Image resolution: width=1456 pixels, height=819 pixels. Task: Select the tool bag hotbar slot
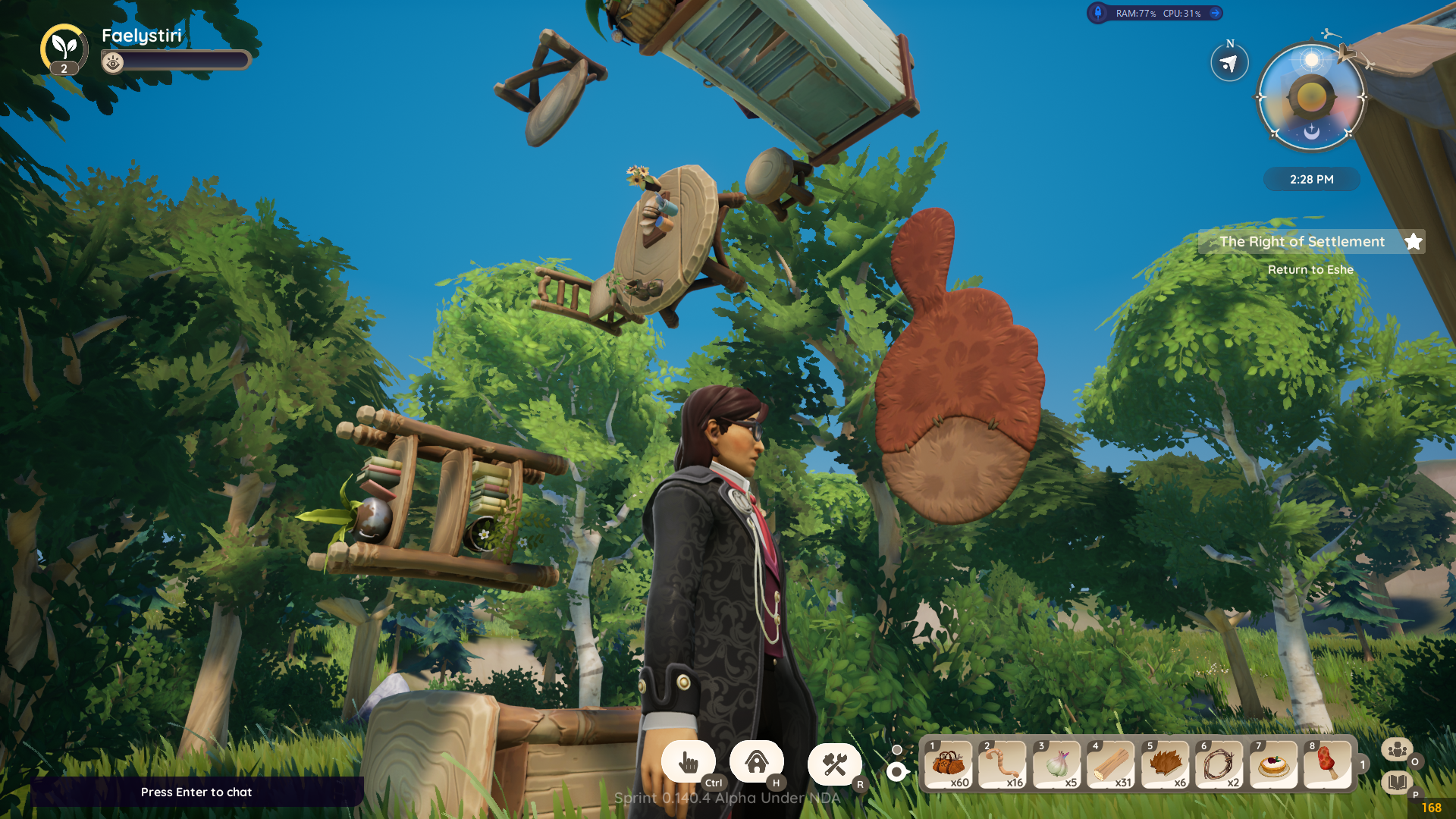click(x=948, y=764)
